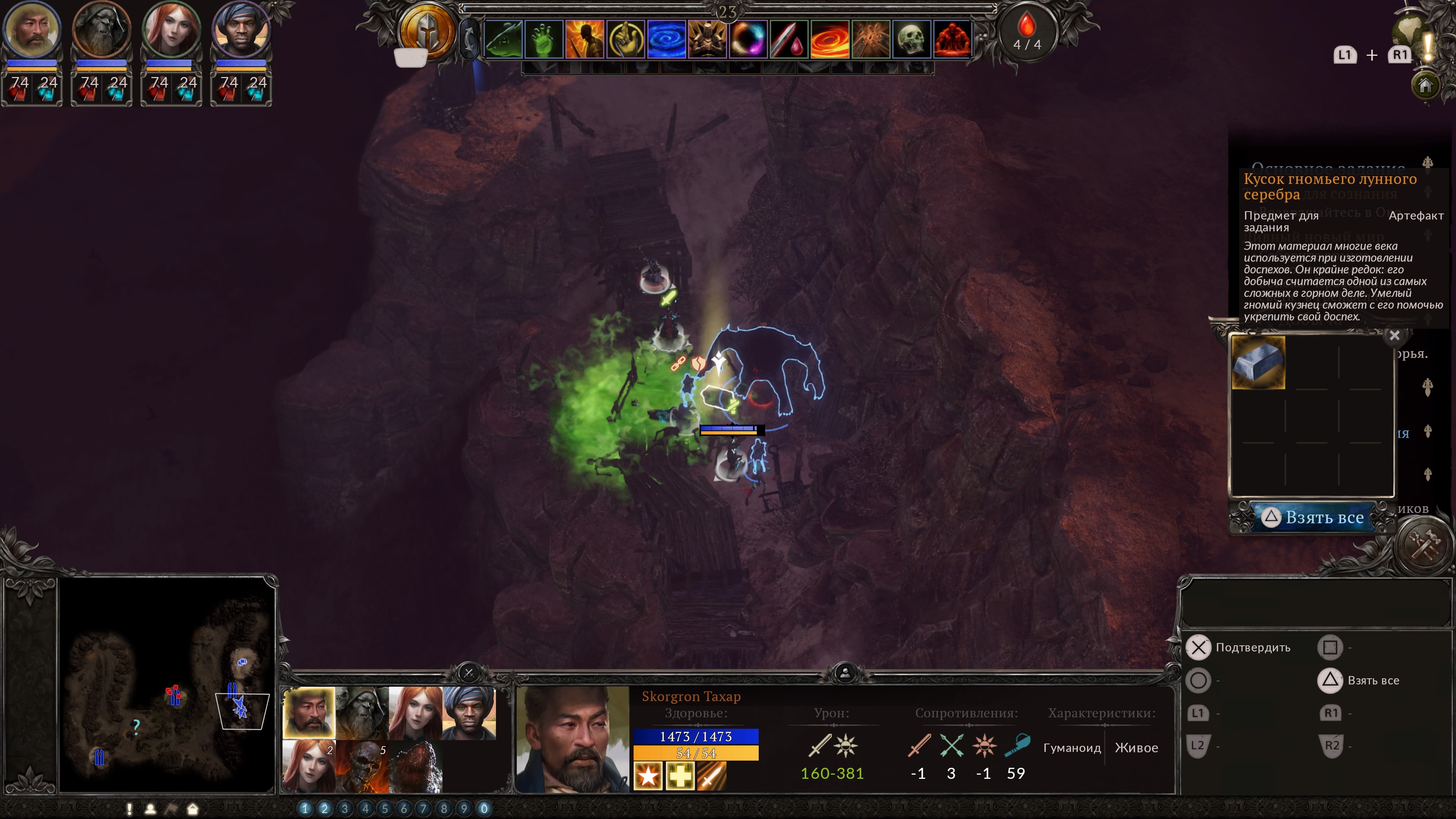Screen dimensions: 1456x819
Task: Activate the red demon summon ability
Action: click(952, 39)
